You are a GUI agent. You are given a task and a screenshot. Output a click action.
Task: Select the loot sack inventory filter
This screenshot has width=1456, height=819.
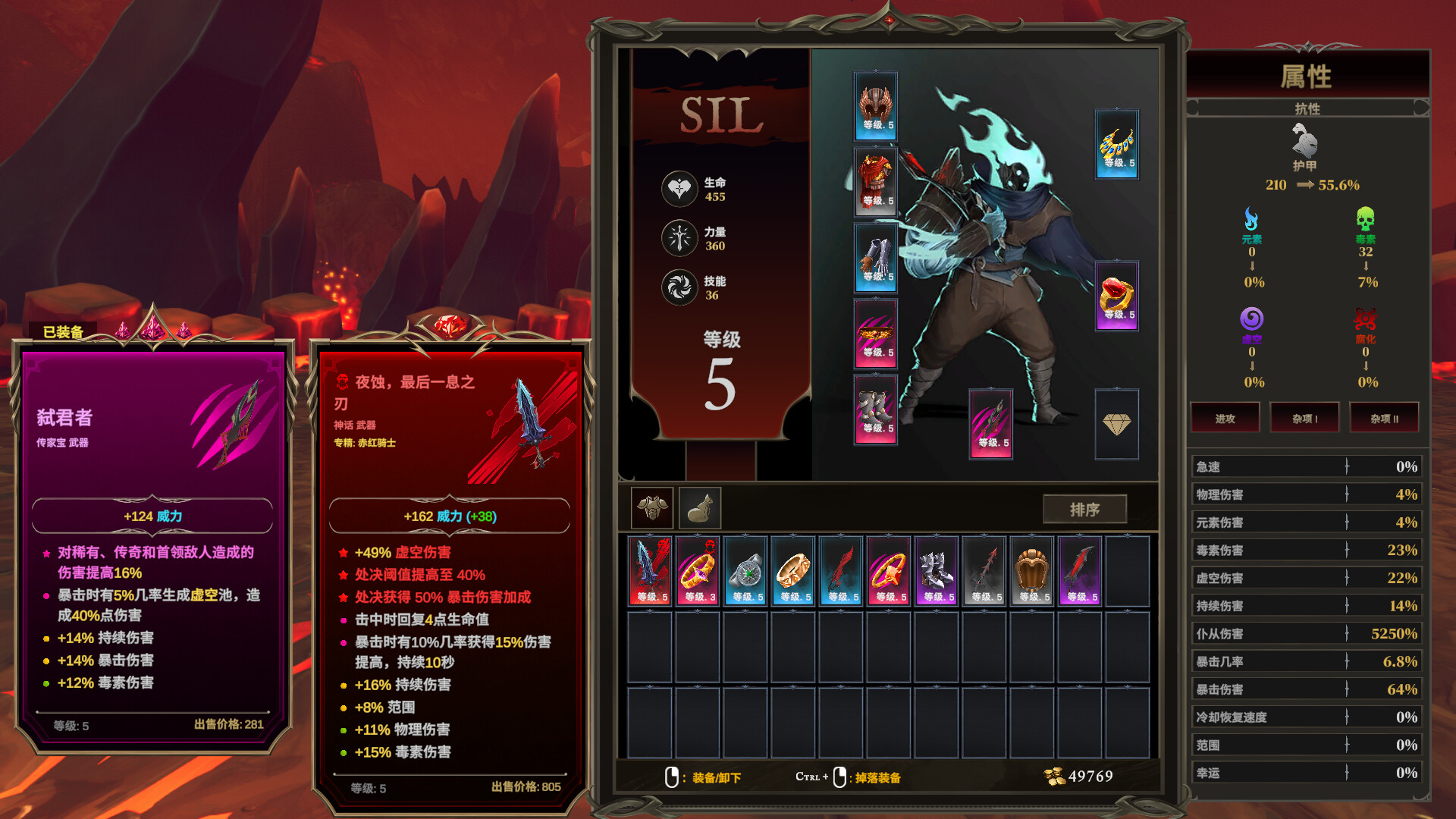(x=699, y=508)
